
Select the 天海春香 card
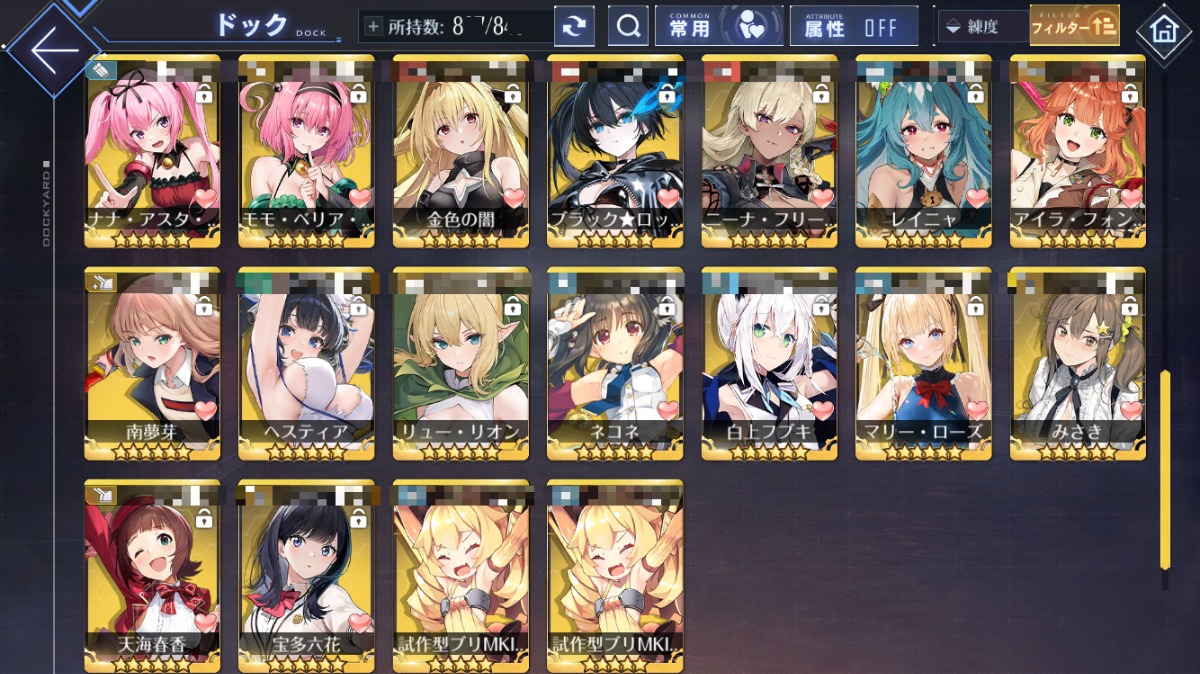152,574
